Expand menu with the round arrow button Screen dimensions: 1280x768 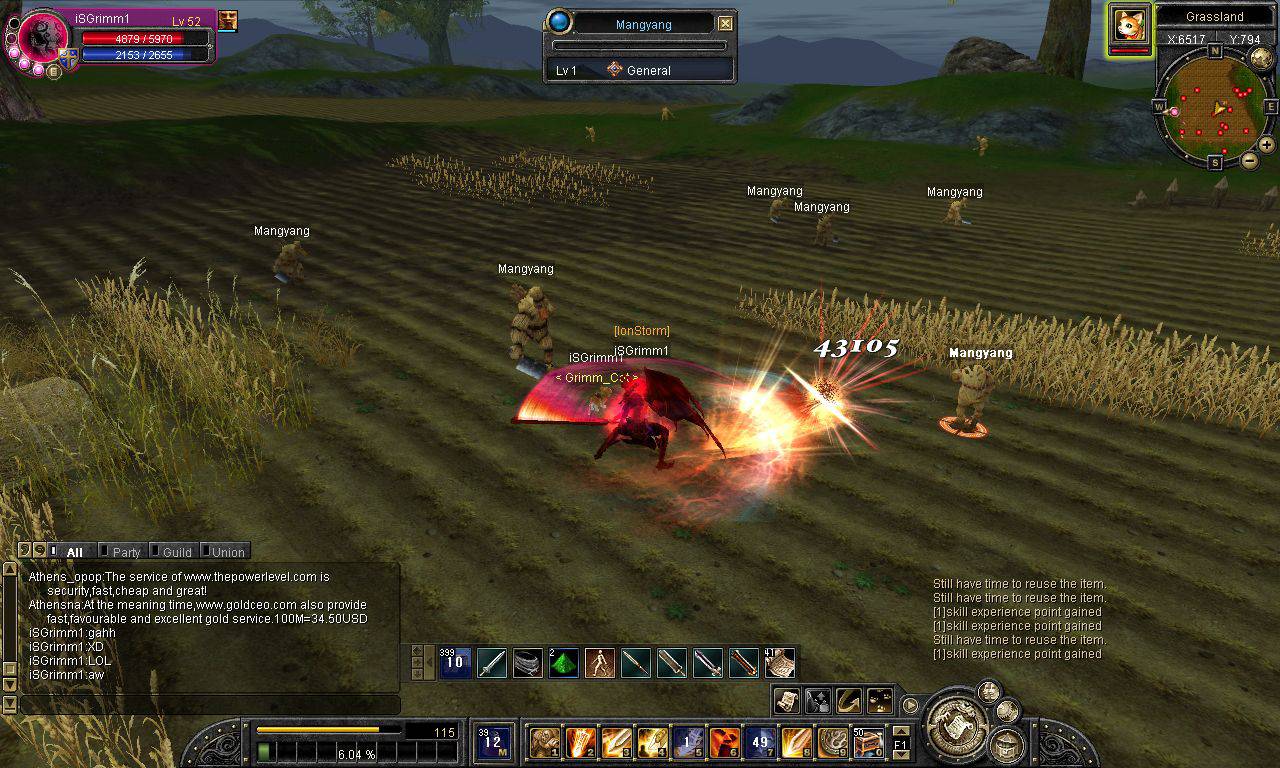click(x=910, y=705)
